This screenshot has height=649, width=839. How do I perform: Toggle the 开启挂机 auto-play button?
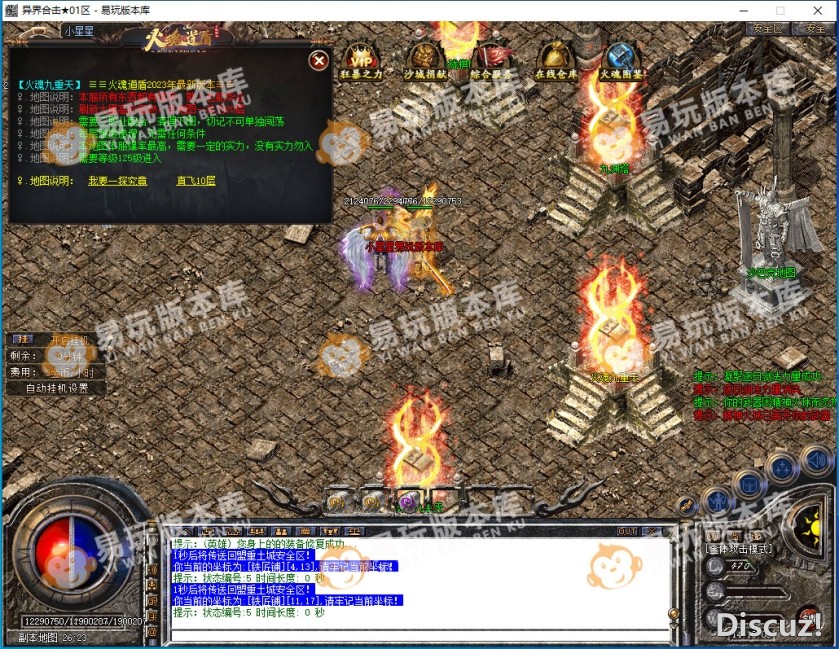70,340
